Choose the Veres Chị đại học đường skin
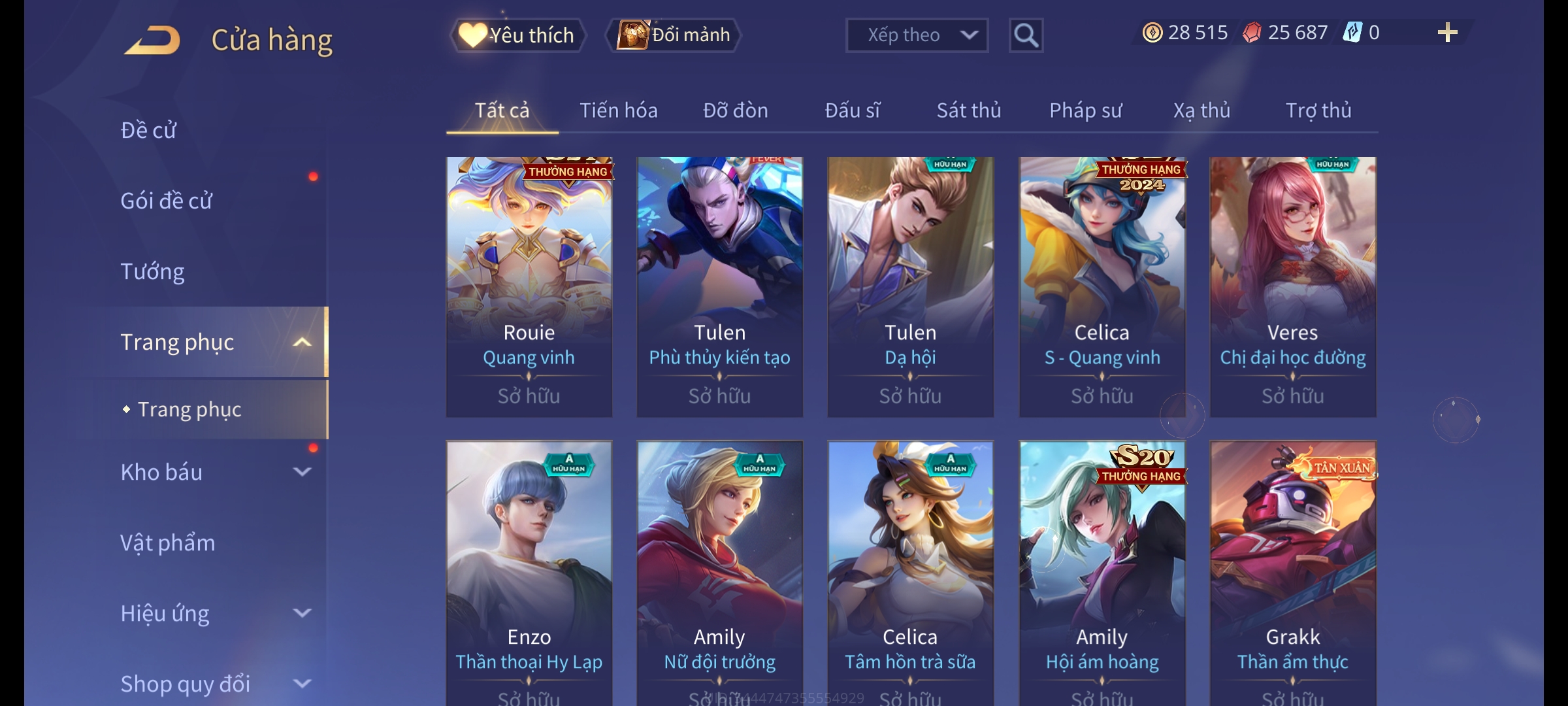This screenshot has height=706, width=1568. click(x=1292, y=286)
